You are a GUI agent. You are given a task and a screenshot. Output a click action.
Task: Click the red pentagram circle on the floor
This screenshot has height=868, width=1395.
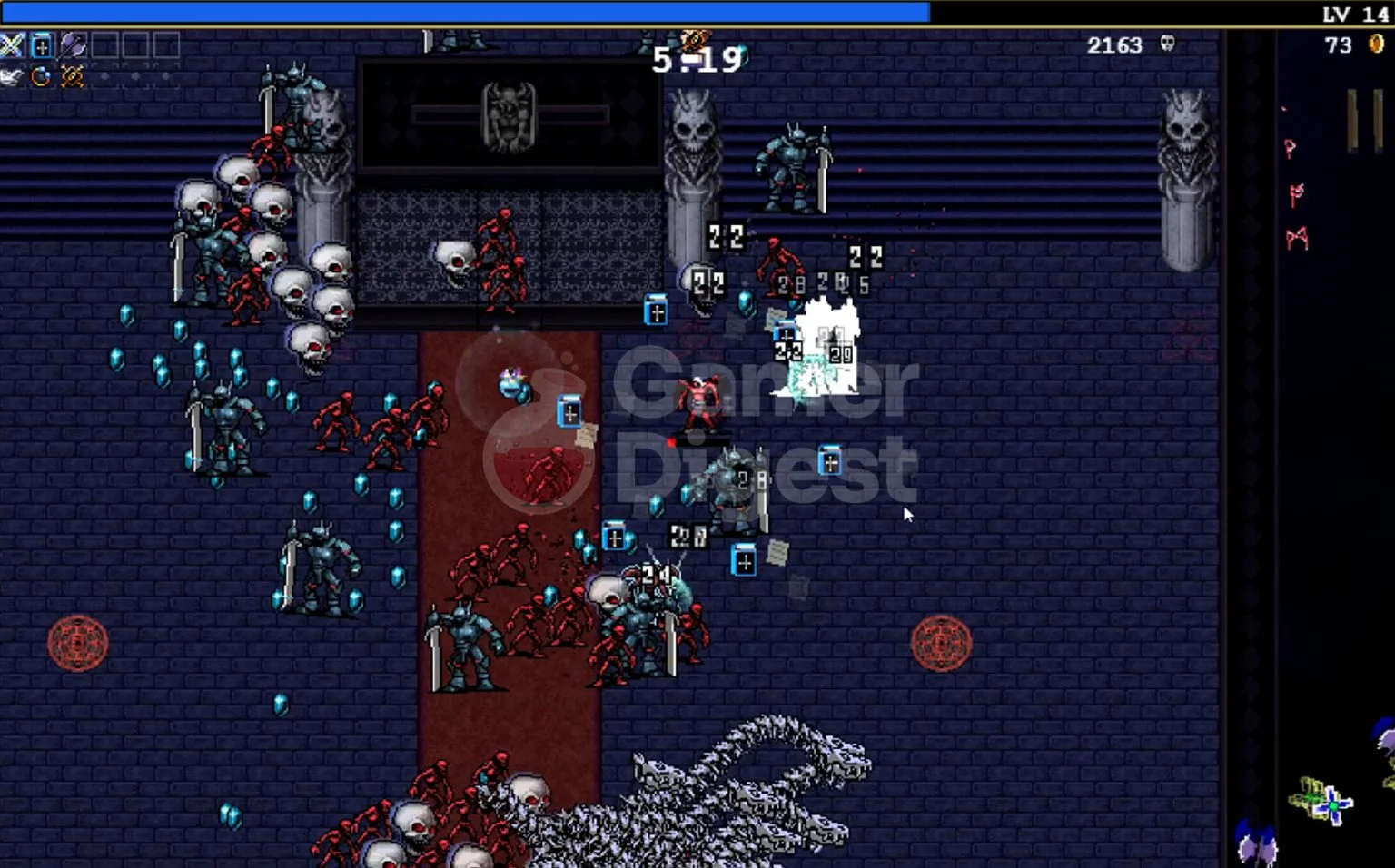click(x=80, y=645)
